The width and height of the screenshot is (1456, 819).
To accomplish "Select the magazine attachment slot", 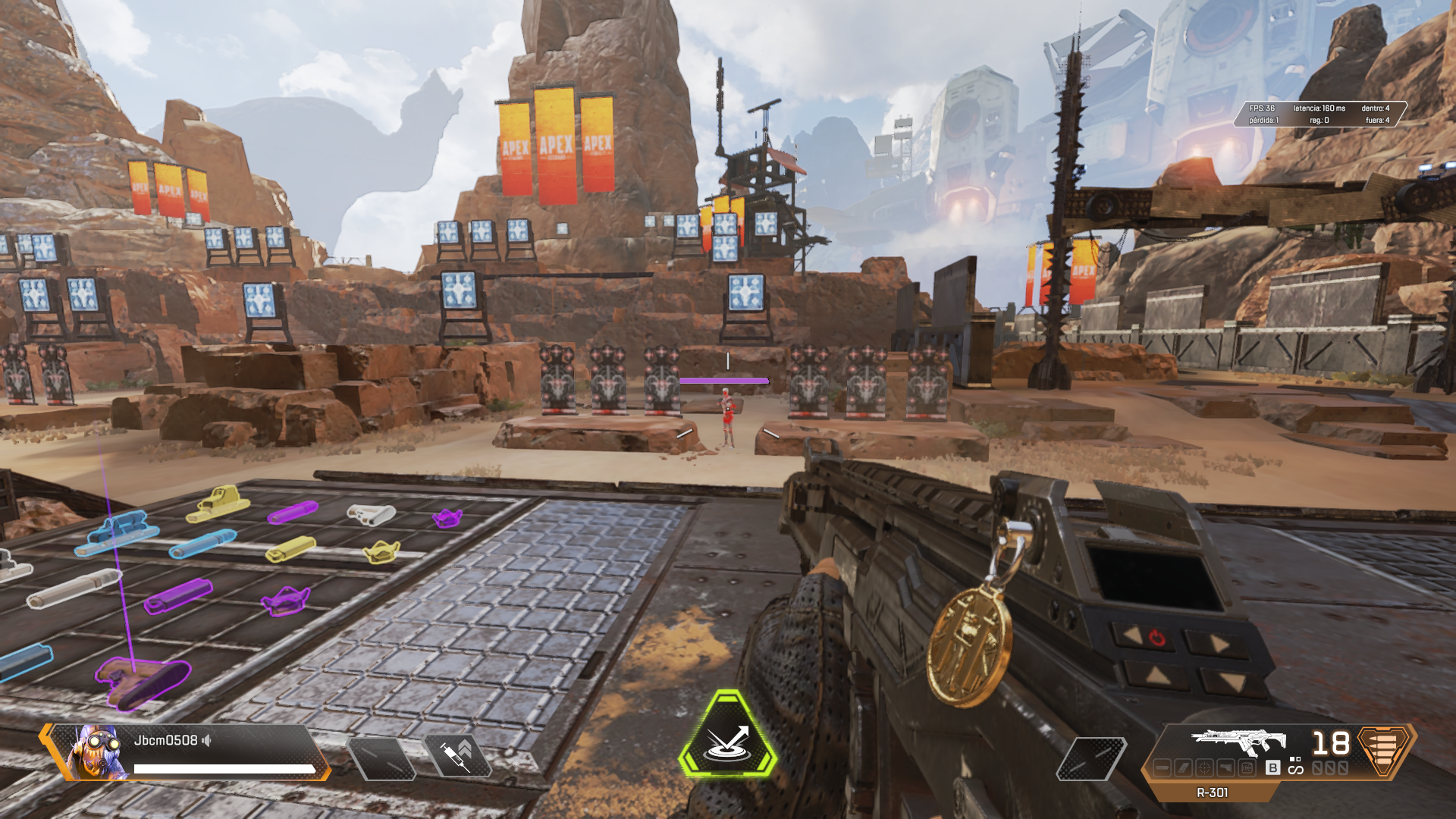I will (1183, 768).
